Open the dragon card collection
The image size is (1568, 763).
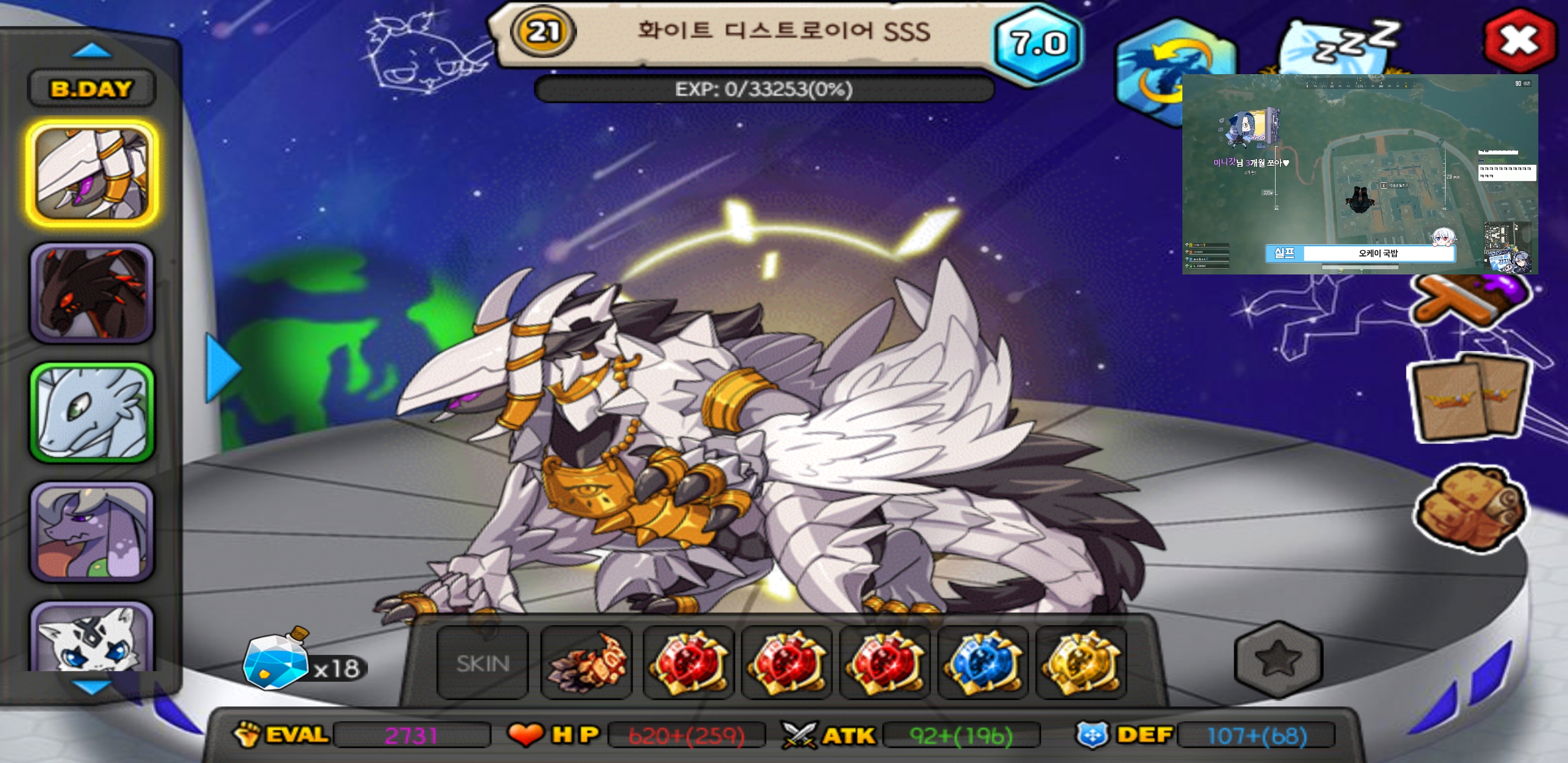[1470, 399]
